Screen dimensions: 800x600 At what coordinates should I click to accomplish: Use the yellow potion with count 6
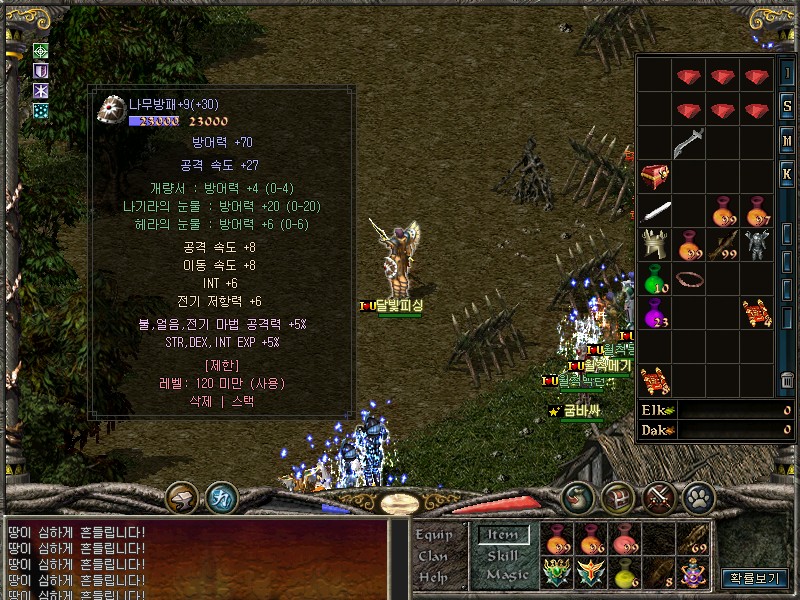(x=625, y=574)
